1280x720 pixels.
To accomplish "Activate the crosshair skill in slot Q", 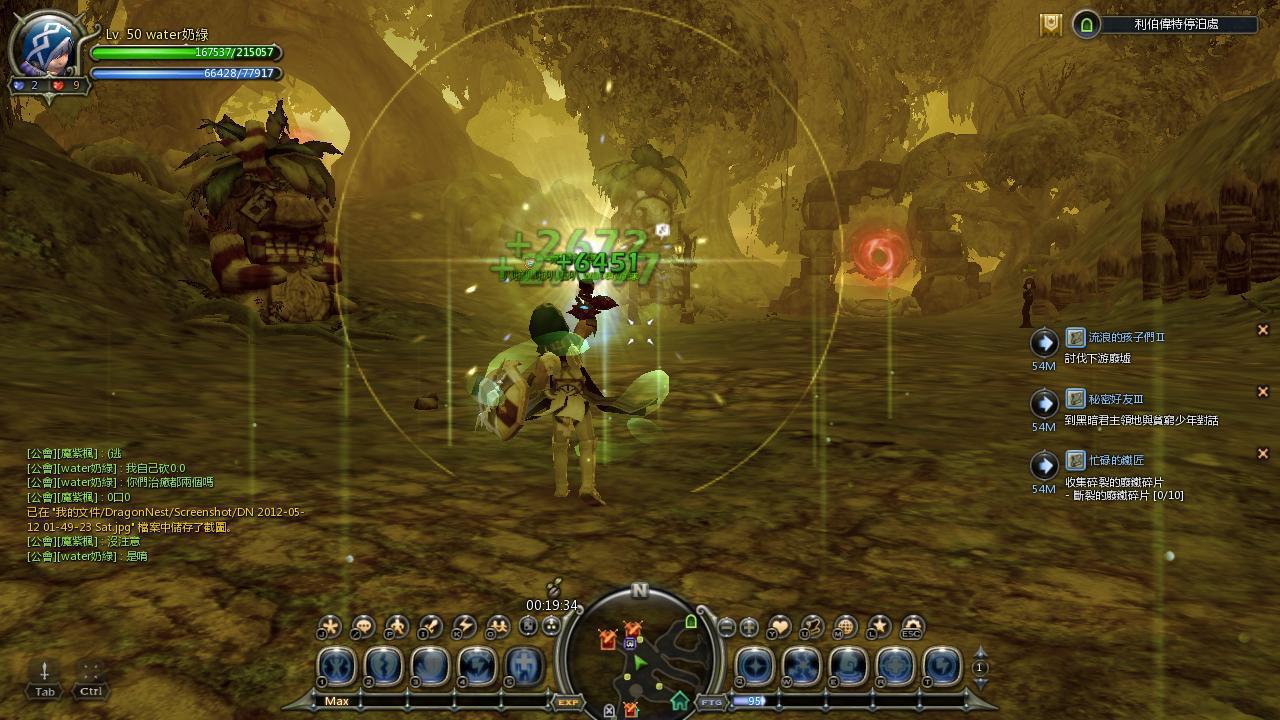I will [x=755, y=666].
